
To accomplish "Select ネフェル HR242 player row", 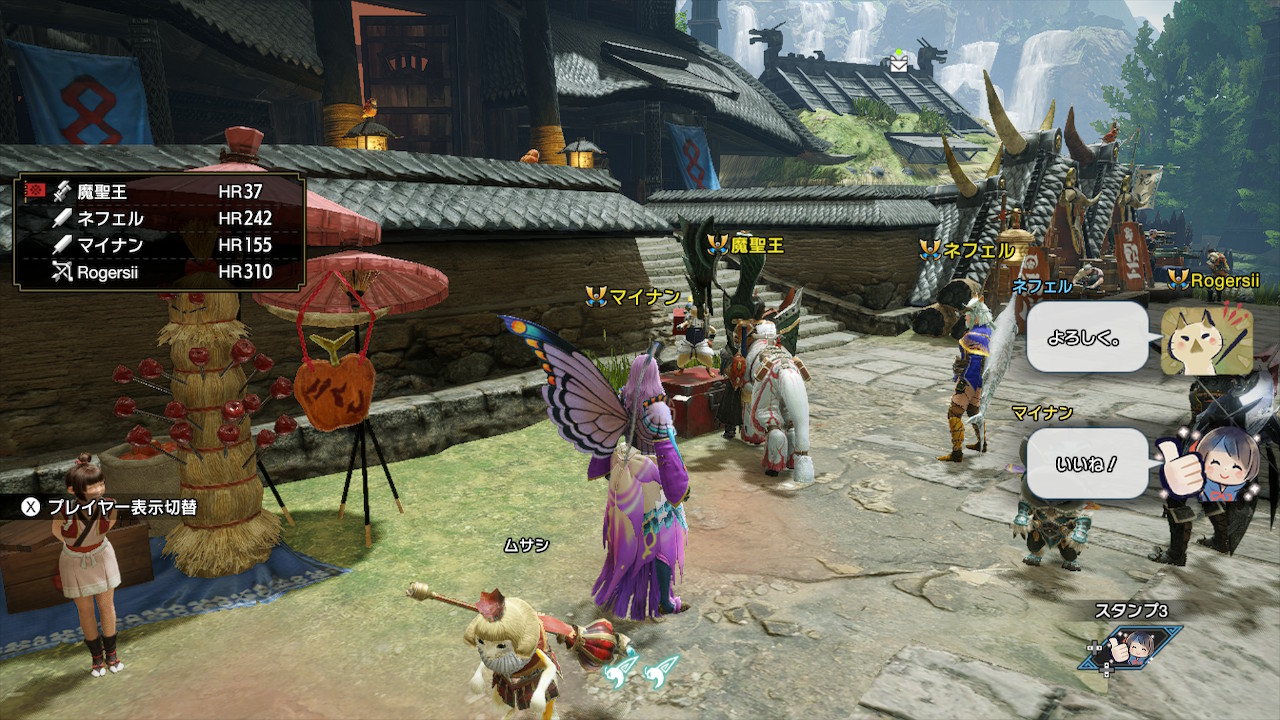I will [x=160, y=218].
